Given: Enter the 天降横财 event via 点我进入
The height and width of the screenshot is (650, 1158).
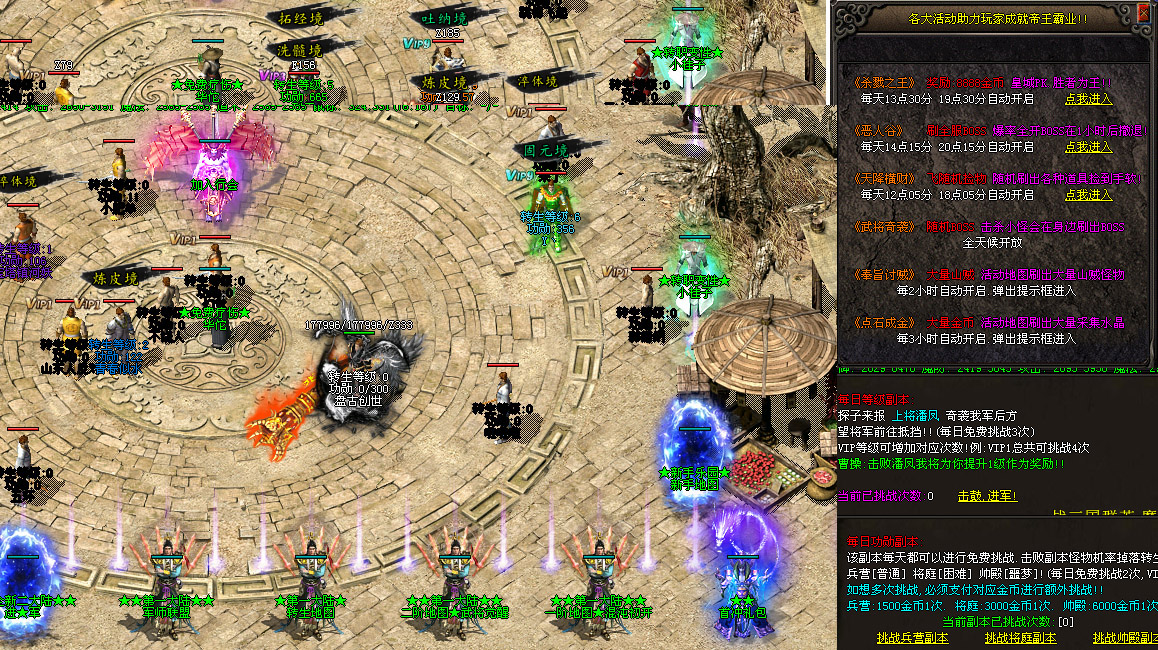Looking at the screenshot, I should click(x=1088, y=195).
